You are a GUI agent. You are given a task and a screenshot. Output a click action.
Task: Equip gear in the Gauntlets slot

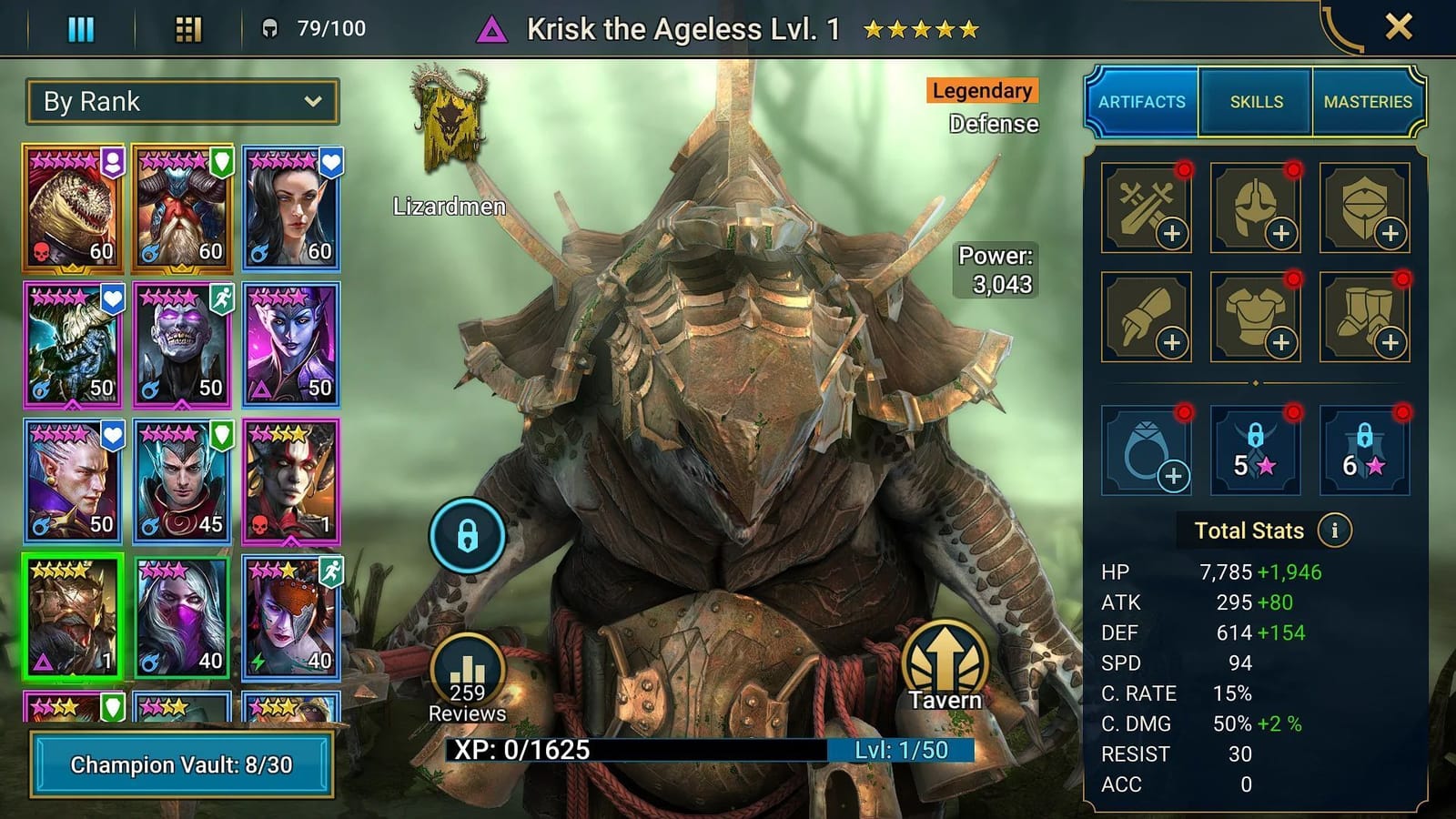pyautogui.click(x=1146, y=317)
